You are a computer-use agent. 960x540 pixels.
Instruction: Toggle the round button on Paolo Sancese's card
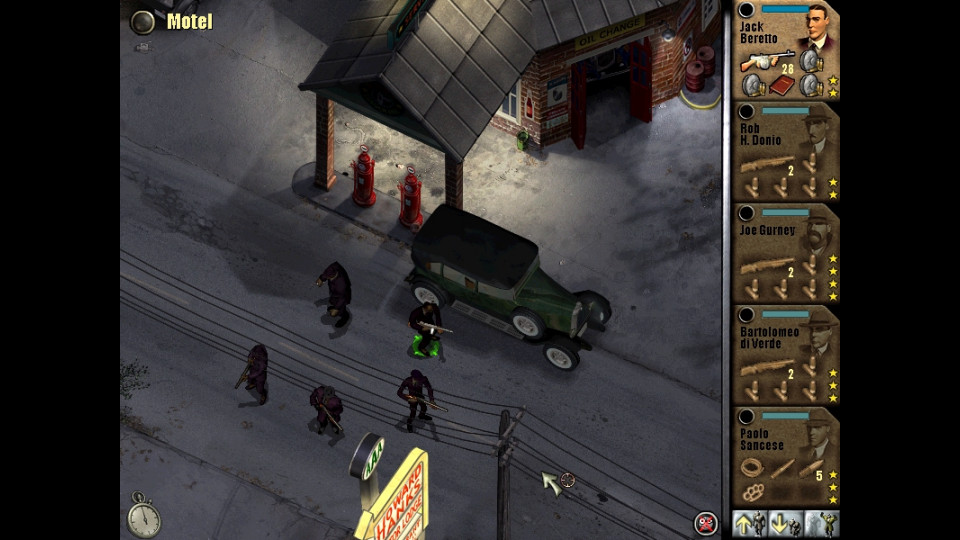pyautogui.click(x=746, y=415)
